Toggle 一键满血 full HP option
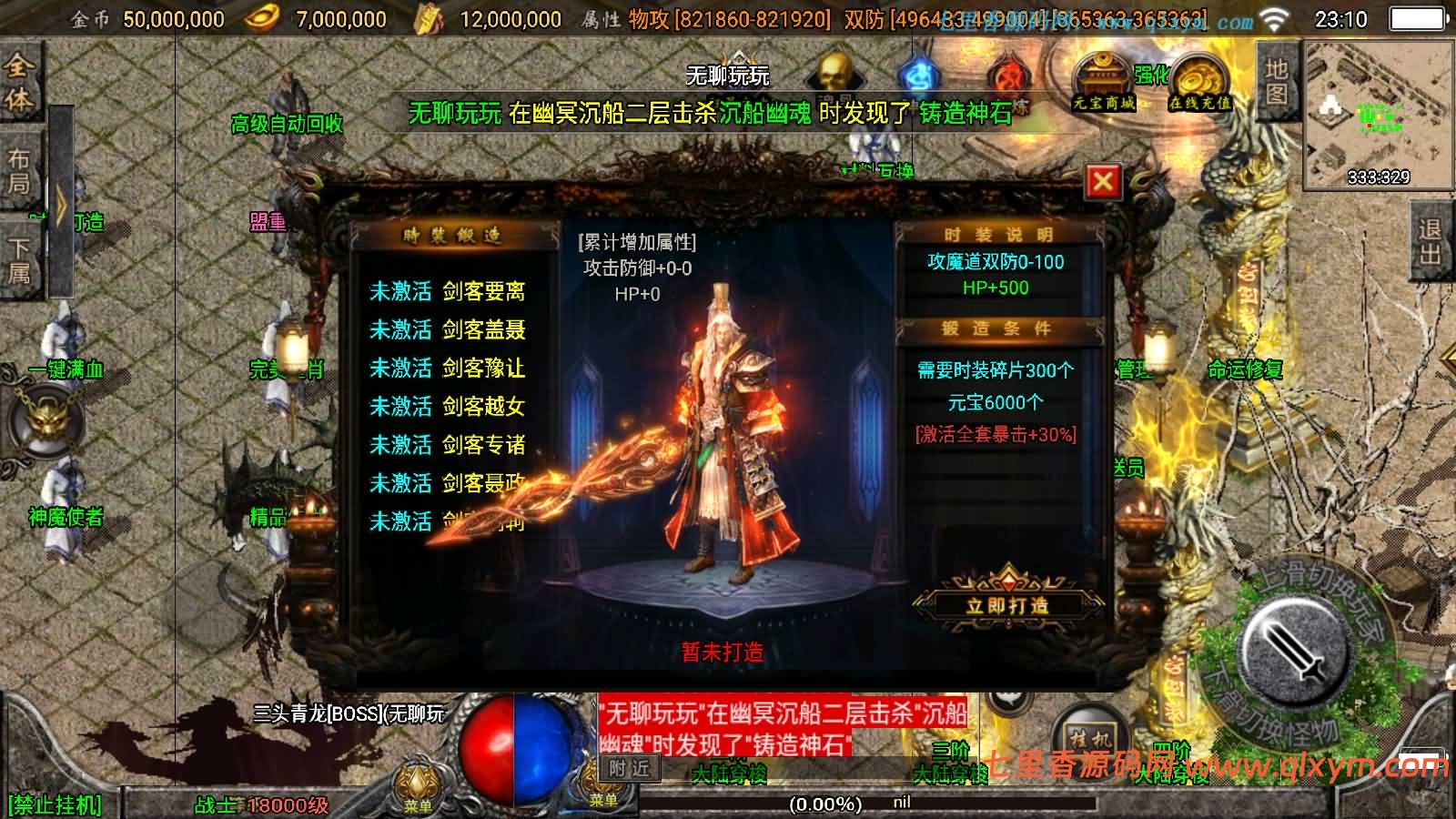 pos(67,370)
